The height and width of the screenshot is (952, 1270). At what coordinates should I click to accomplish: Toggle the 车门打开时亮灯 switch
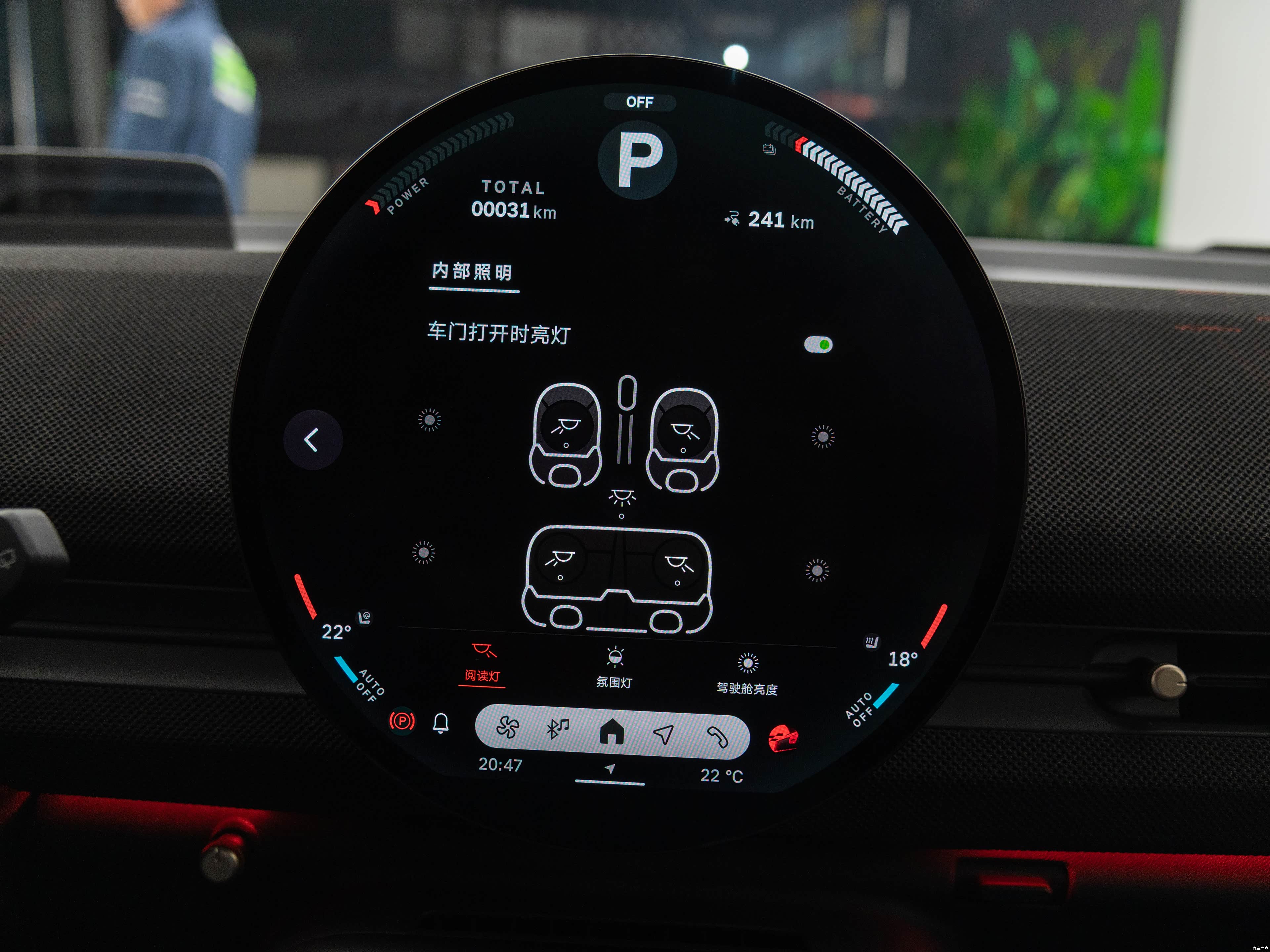[x=818, y=345]
